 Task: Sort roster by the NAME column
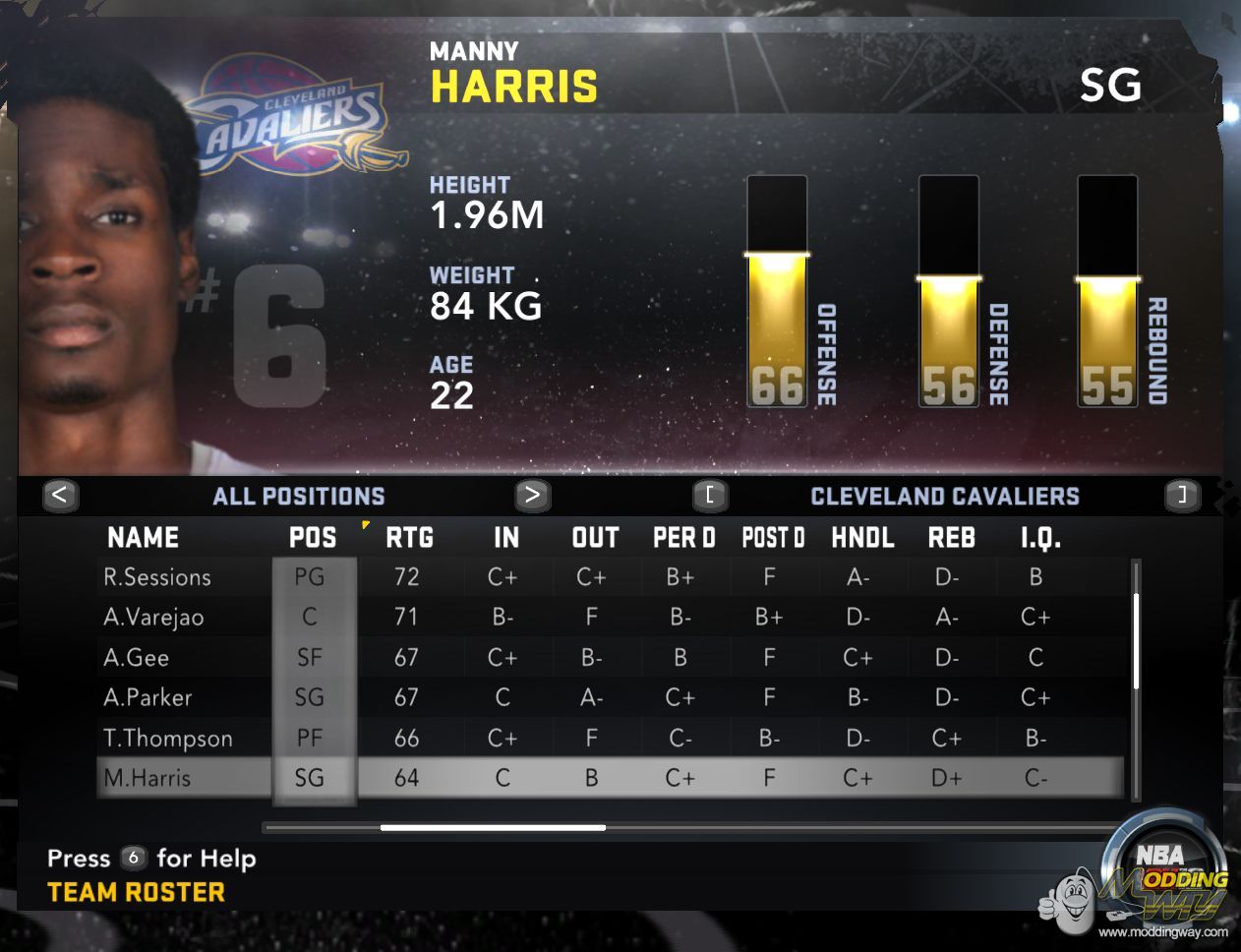tap(144, 538)
